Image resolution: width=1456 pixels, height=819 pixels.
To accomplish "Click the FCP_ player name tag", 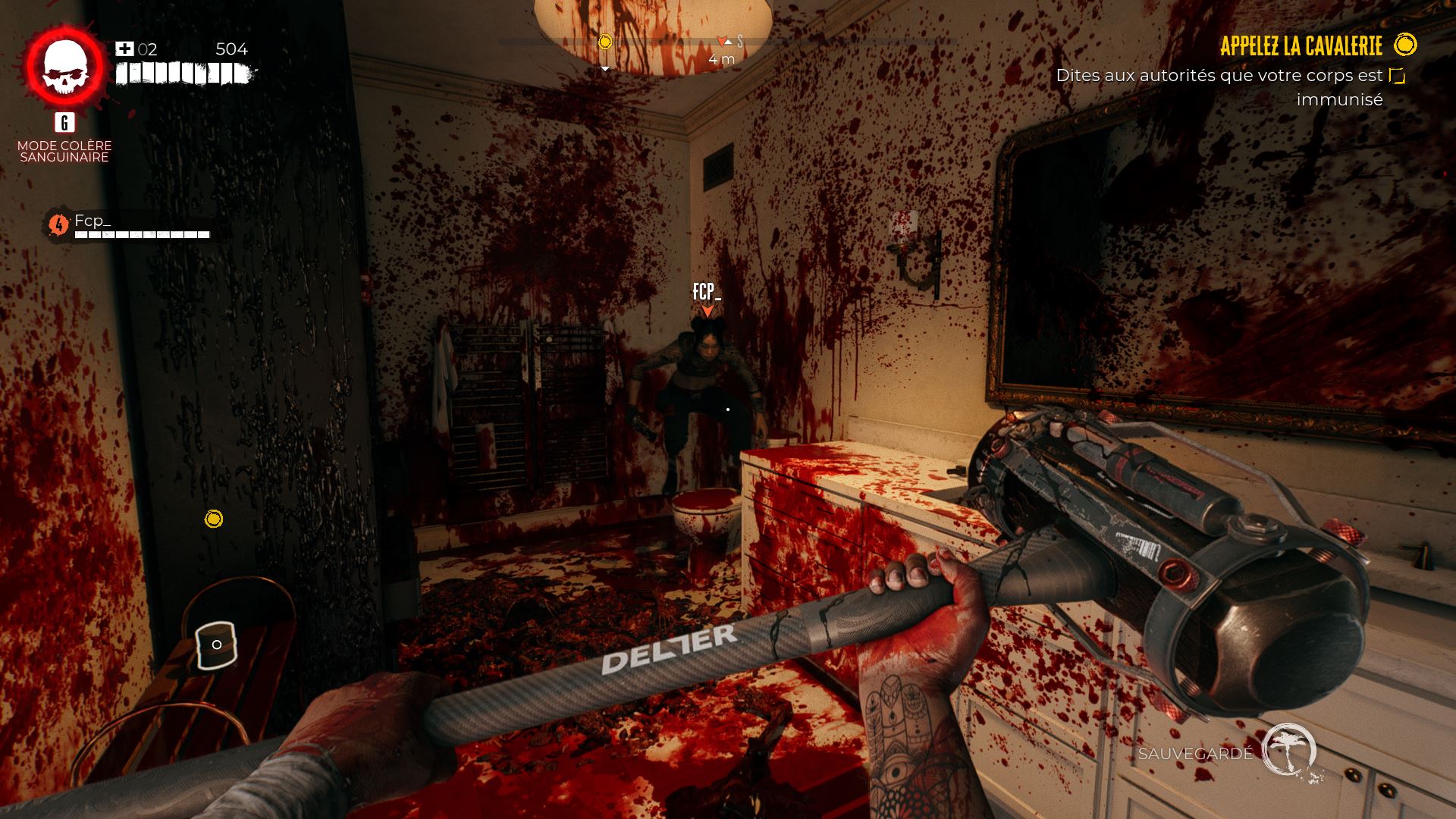I will click(x=706, y=292).
